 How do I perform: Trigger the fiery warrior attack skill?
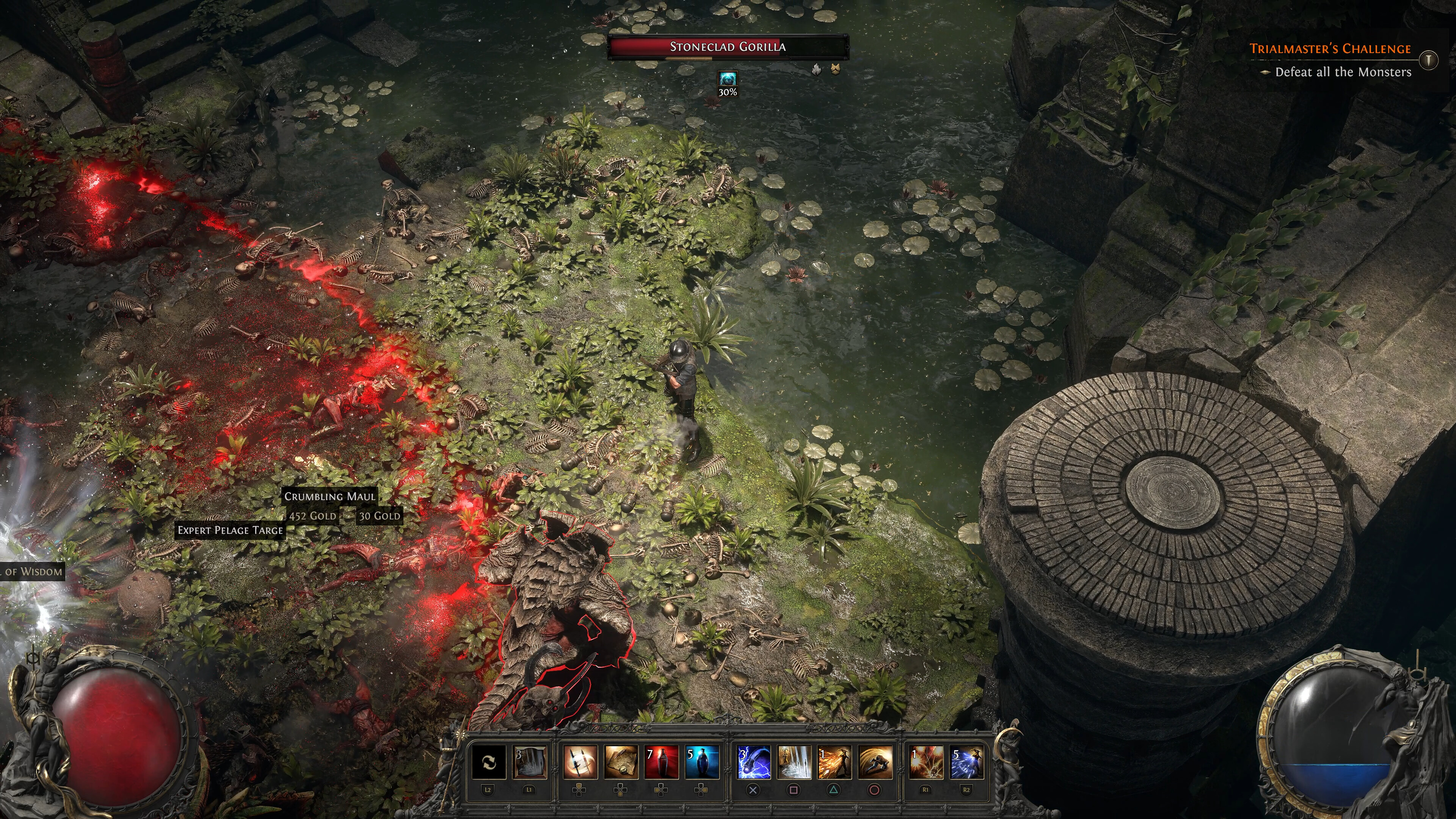click(834, 762)
